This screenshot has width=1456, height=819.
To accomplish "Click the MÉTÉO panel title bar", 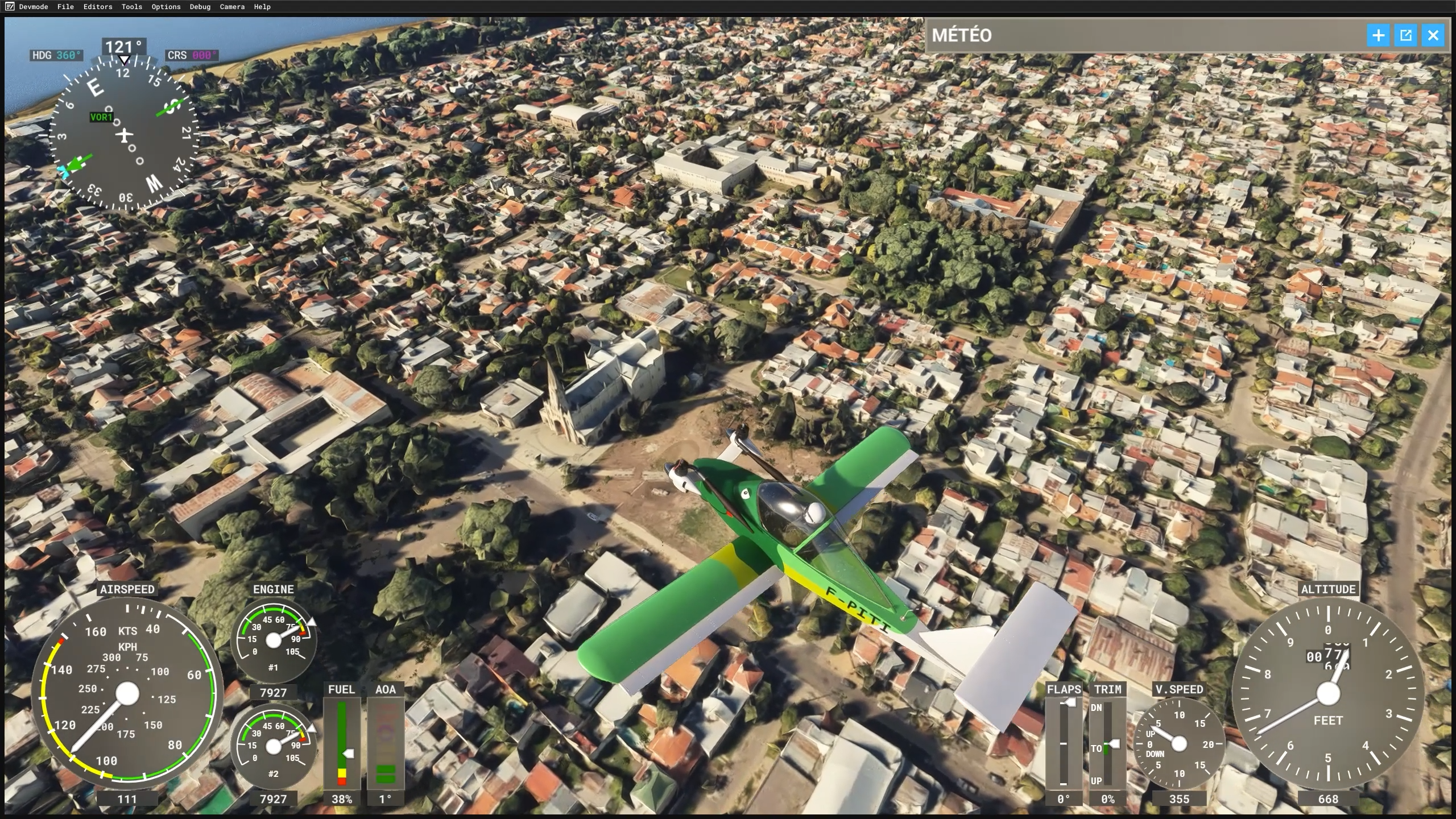I will 1137,35.
